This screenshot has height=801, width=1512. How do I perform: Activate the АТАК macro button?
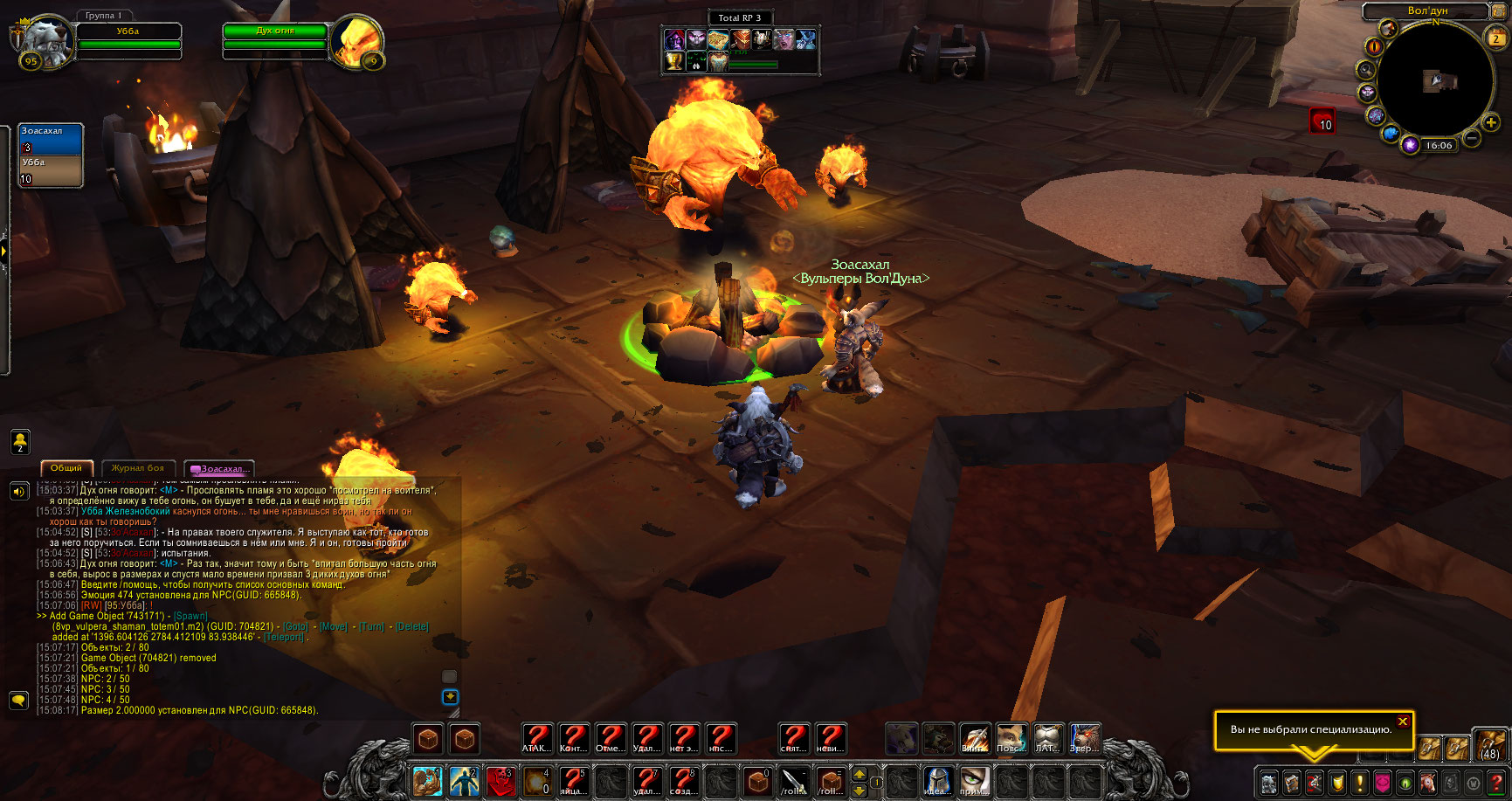pos(536,739)
